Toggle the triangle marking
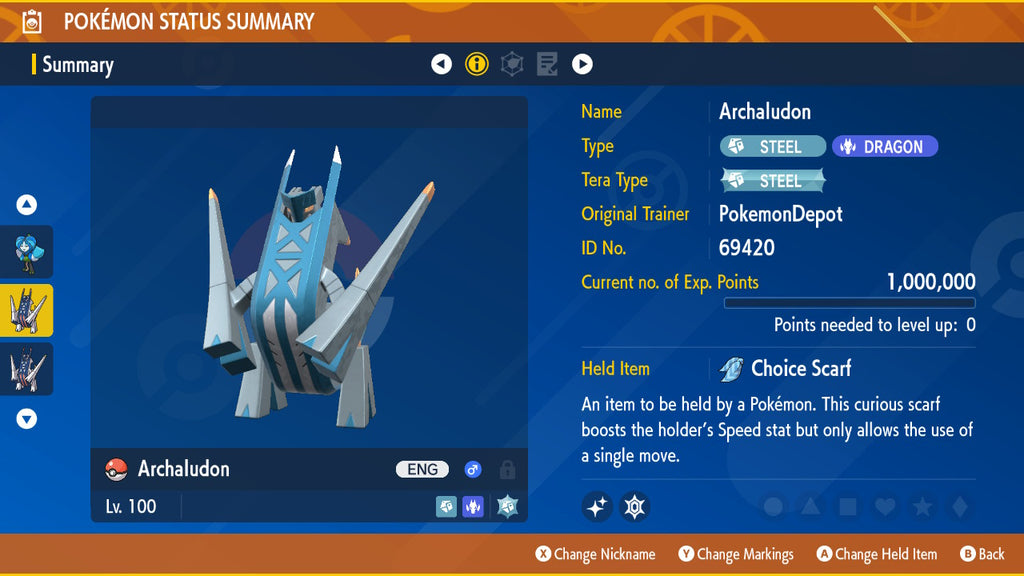 810,507
